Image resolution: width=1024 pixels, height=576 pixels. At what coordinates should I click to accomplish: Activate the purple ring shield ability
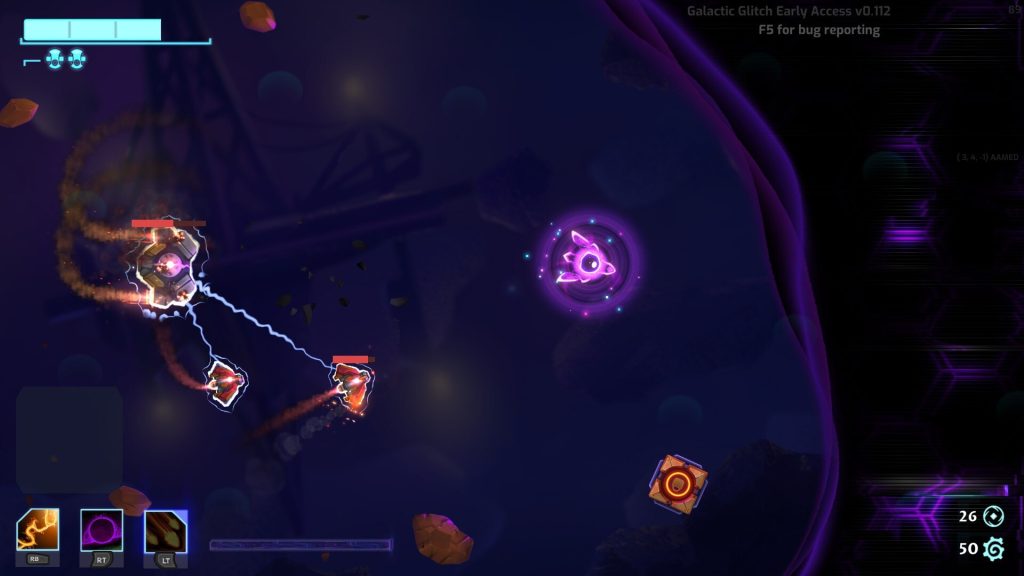101,530
